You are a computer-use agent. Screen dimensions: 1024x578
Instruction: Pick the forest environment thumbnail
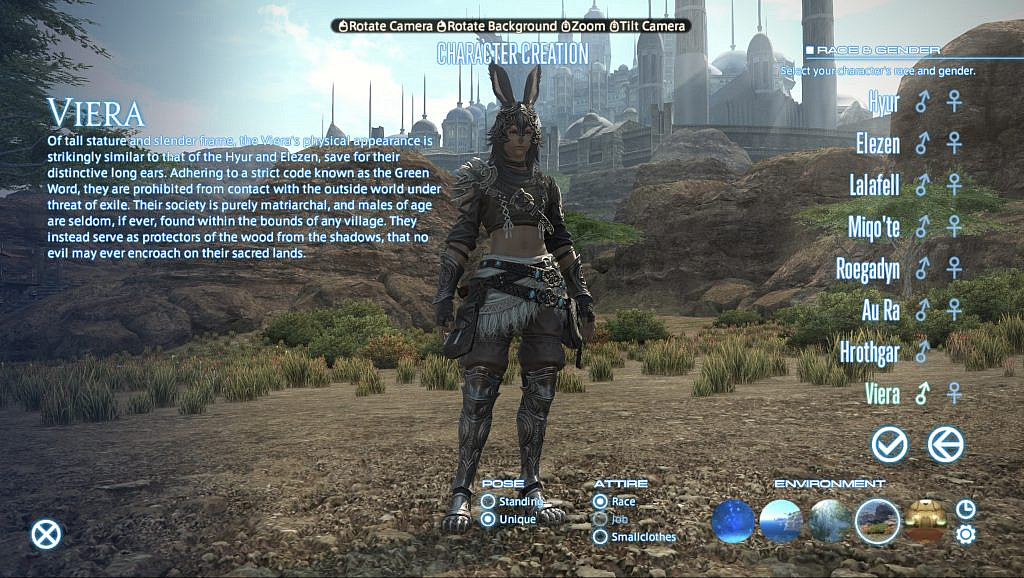[x=829, y=521]
